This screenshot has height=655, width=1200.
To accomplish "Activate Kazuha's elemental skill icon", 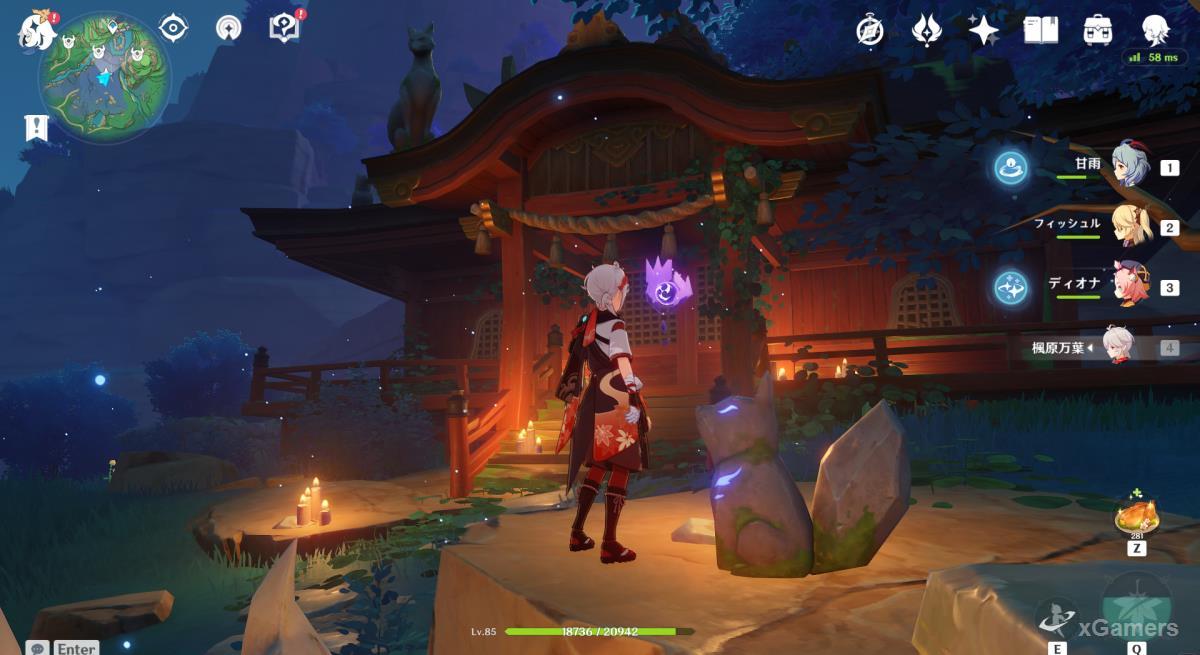I will (x=1057, y=619).
